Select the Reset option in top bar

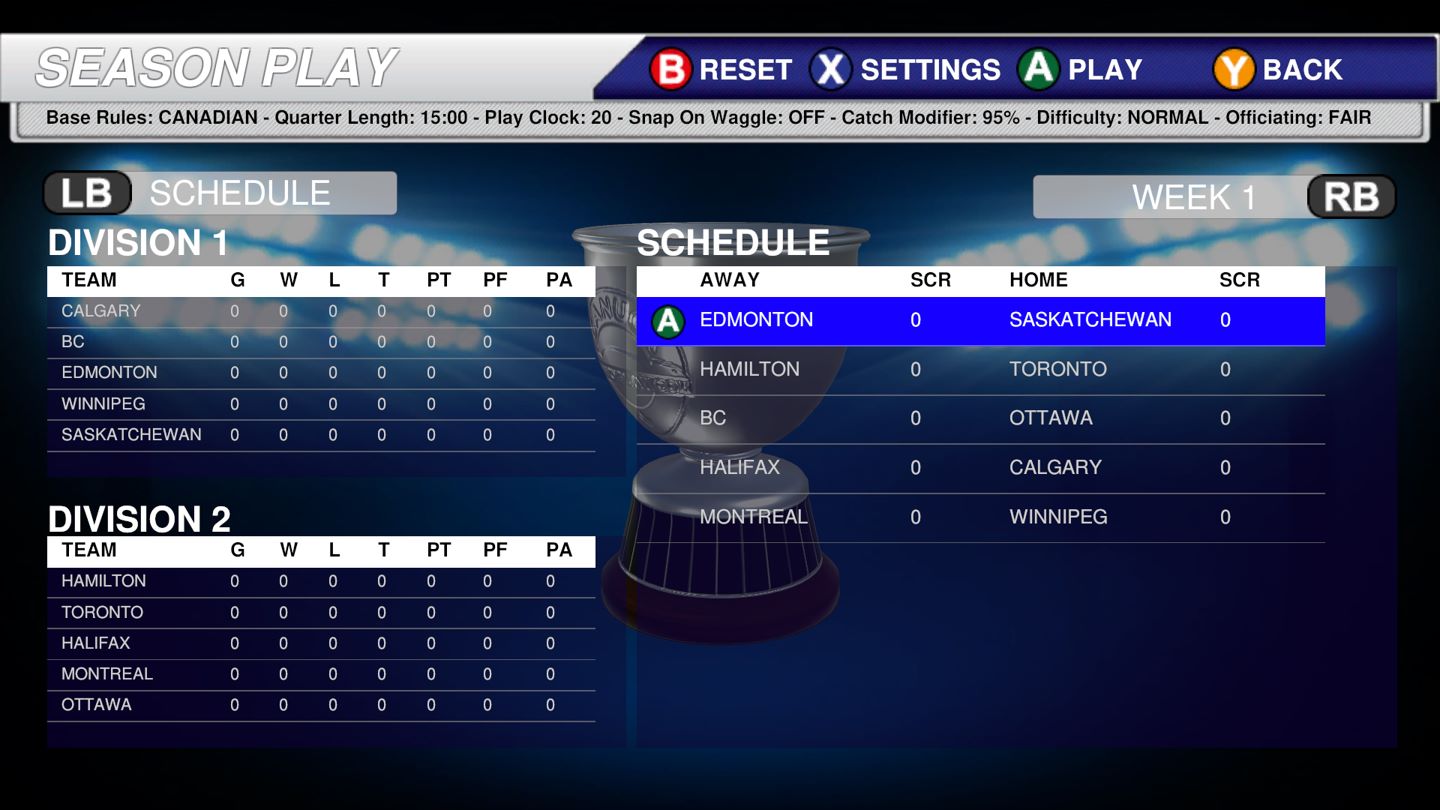pyautogui.click(x=721, y=69)
